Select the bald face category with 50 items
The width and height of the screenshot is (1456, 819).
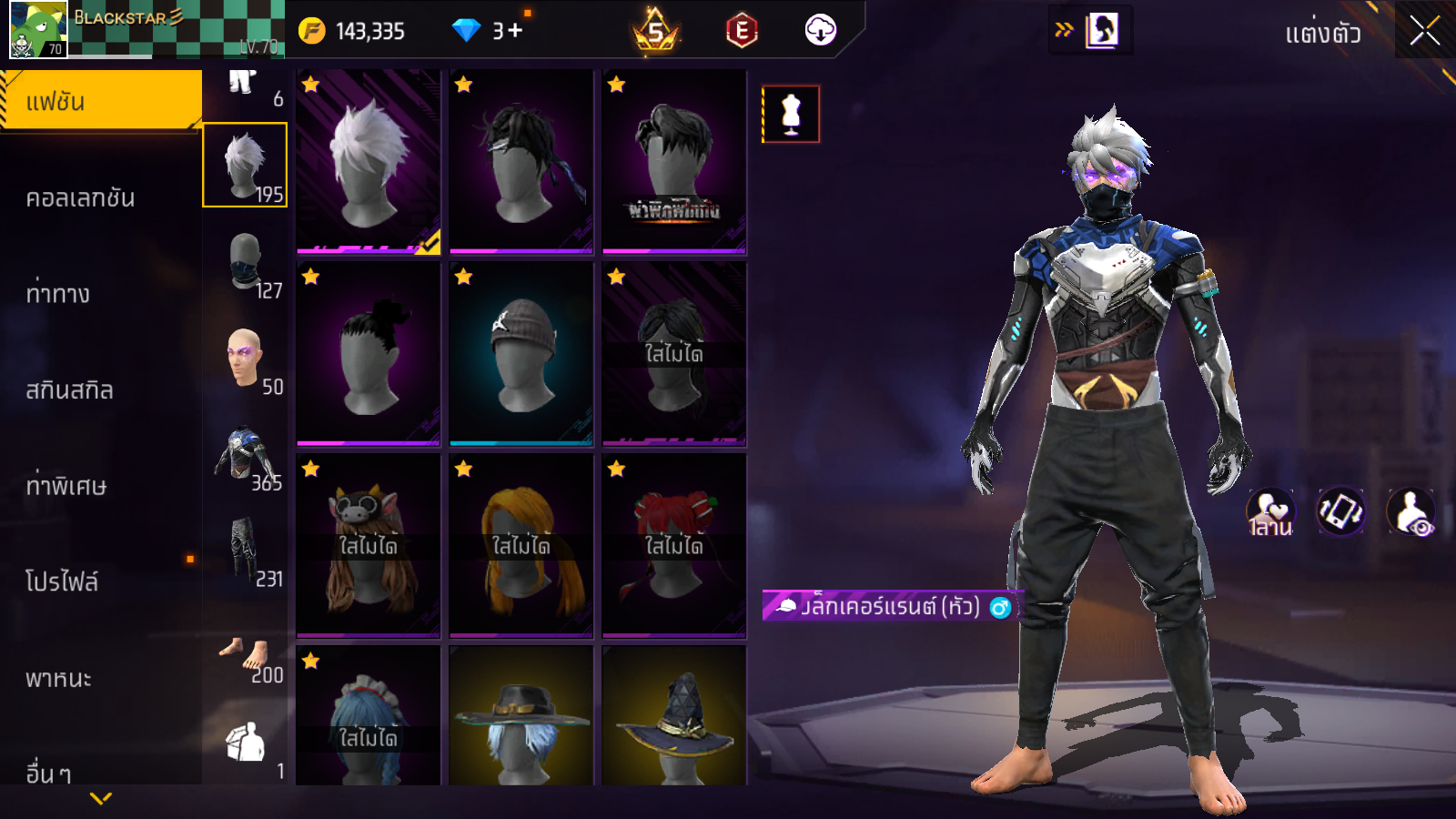point(246,359)
